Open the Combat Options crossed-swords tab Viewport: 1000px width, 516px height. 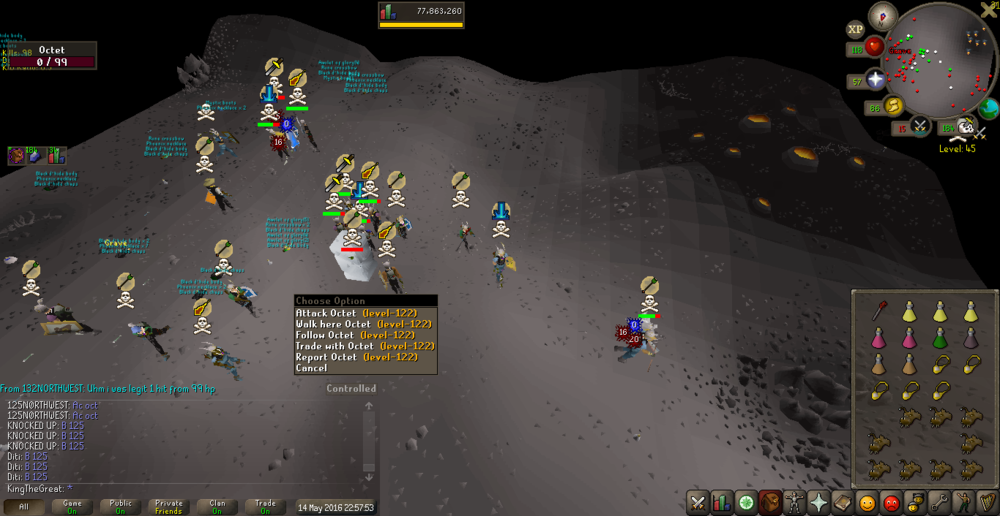698,502
